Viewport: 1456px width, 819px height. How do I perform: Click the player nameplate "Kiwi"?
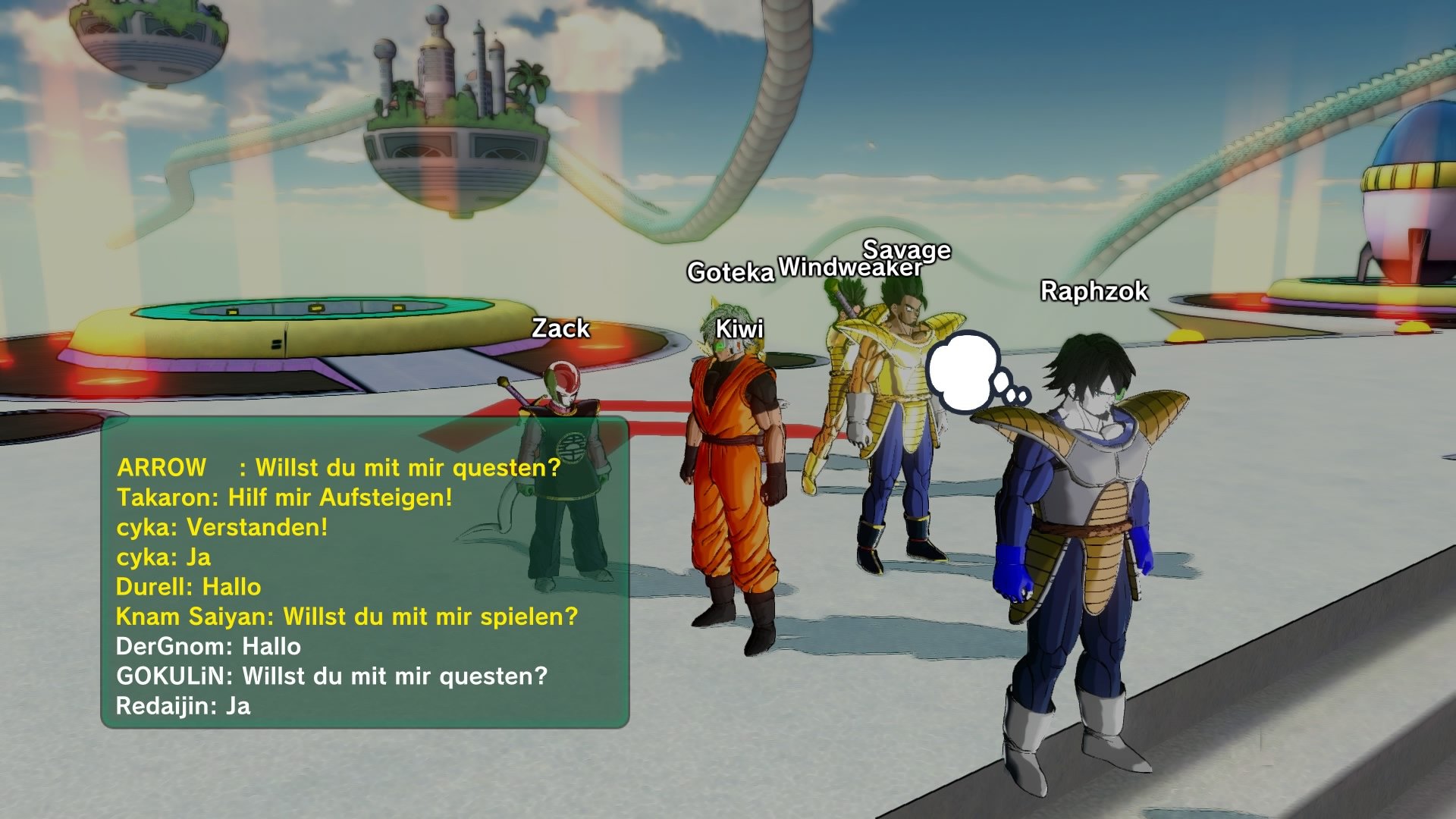(x=739, y=327)
